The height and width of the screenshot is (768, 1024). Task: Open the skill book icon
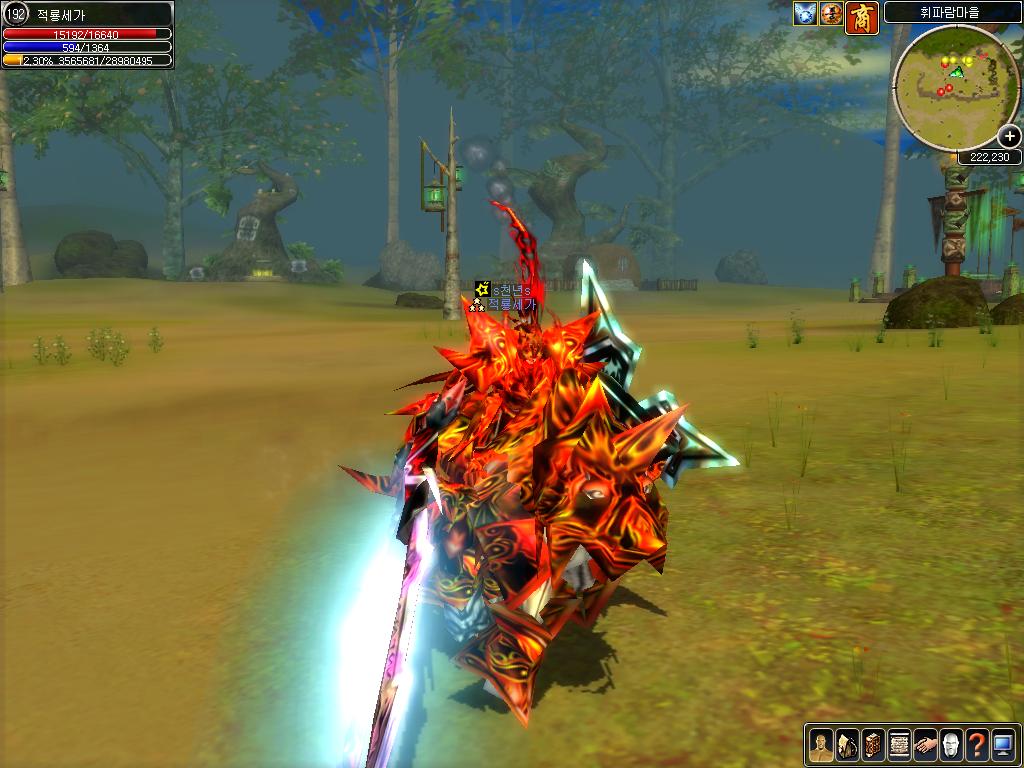pyautogui.click(x=873, y=745)
